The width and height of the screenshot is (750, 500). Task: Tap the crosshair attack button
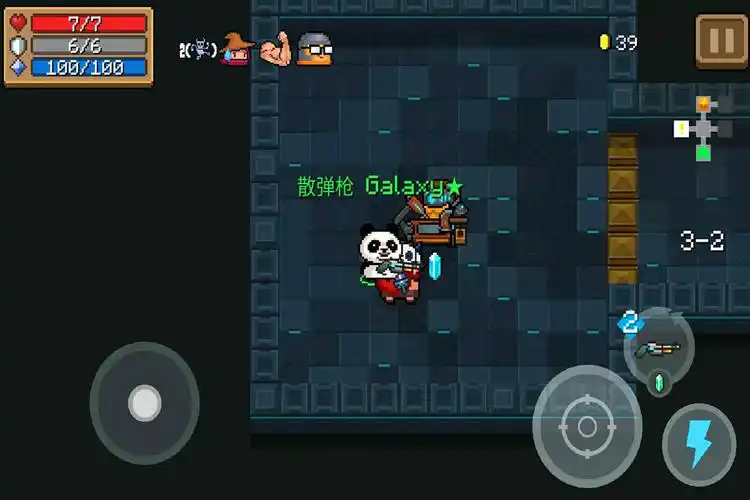[586, 427]
